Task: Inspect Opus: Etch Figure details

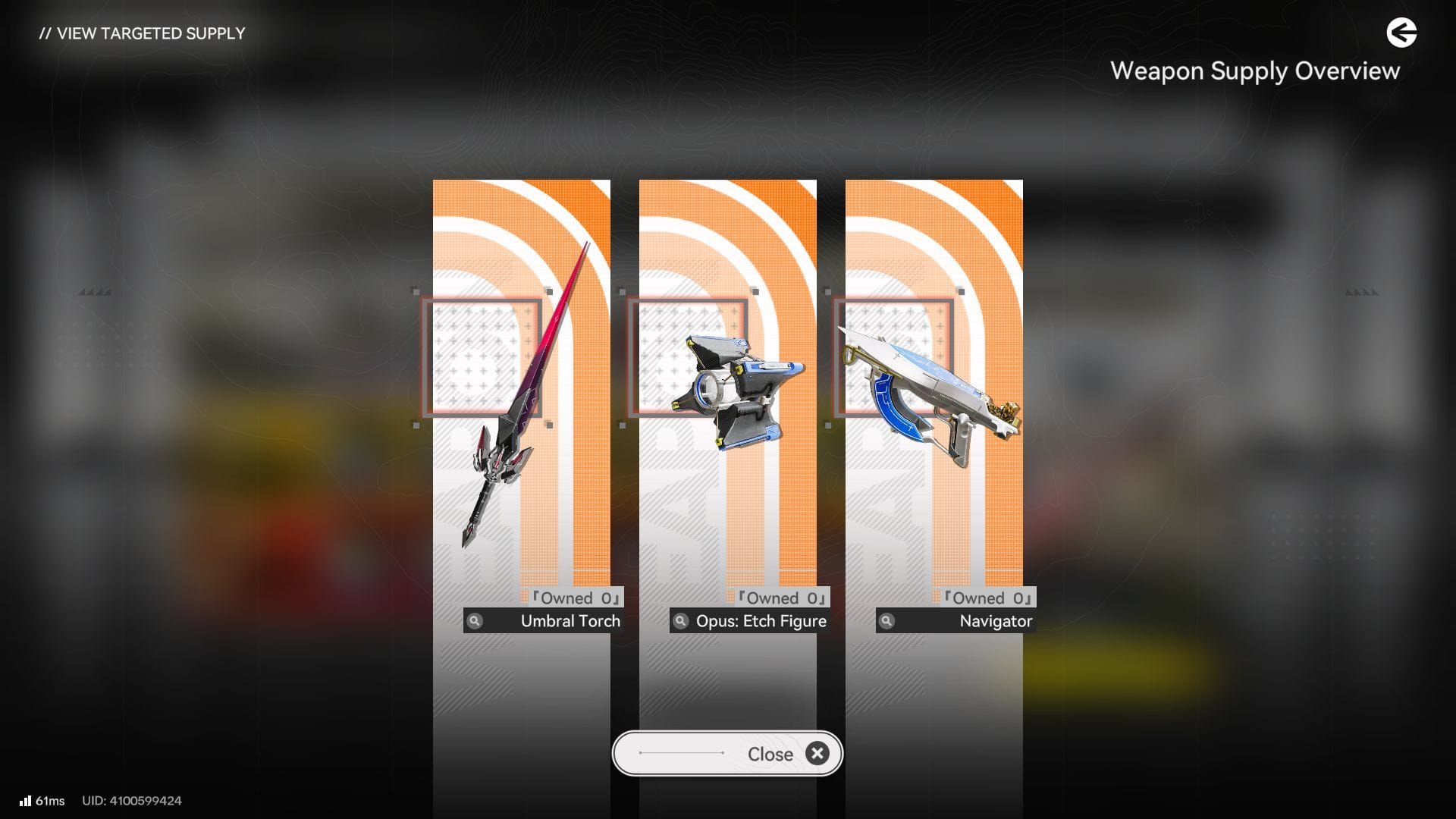Action: pos(681,621)
